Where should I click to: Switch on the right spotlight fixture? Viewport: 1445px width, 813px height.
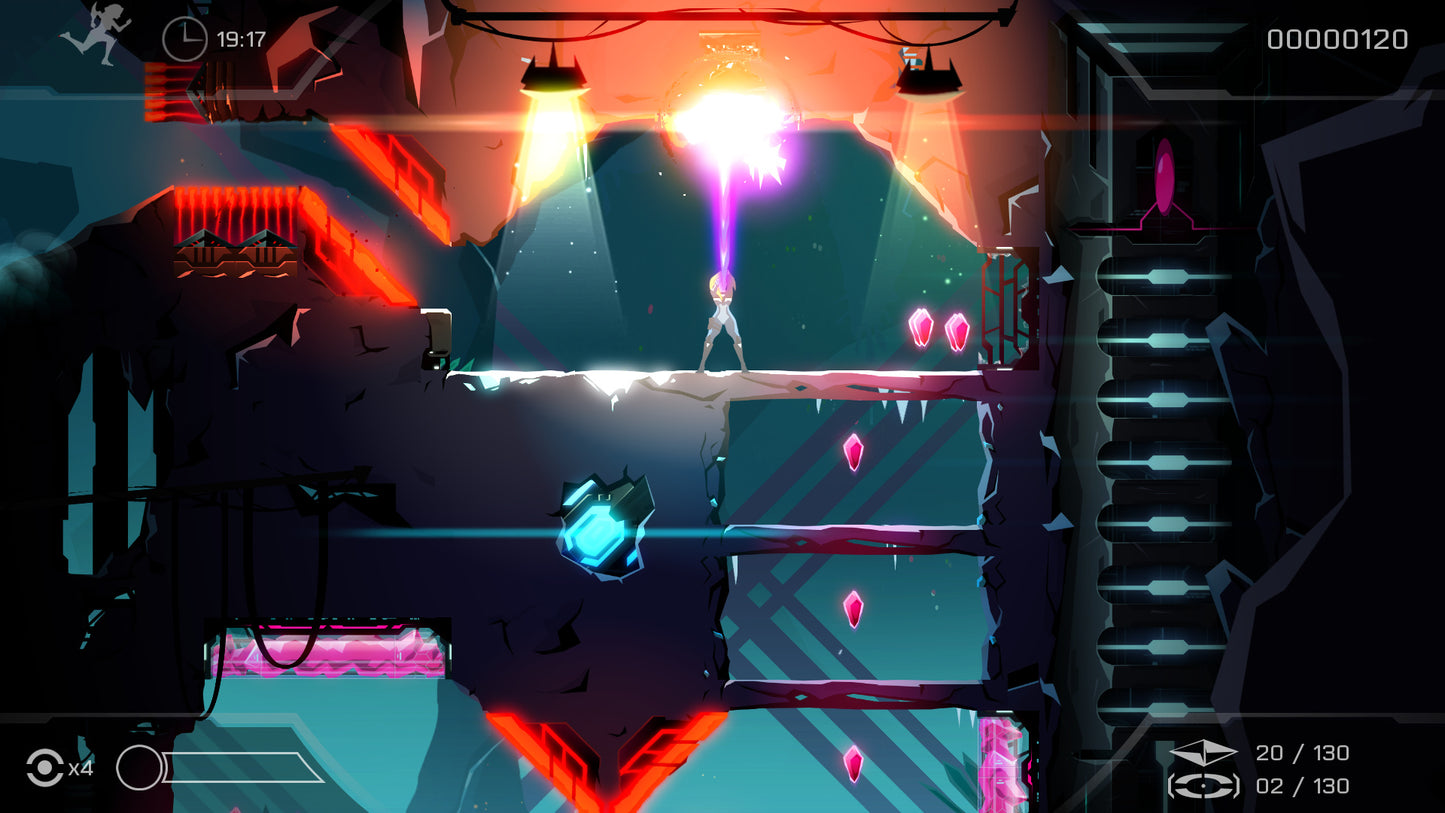point(930,72)
